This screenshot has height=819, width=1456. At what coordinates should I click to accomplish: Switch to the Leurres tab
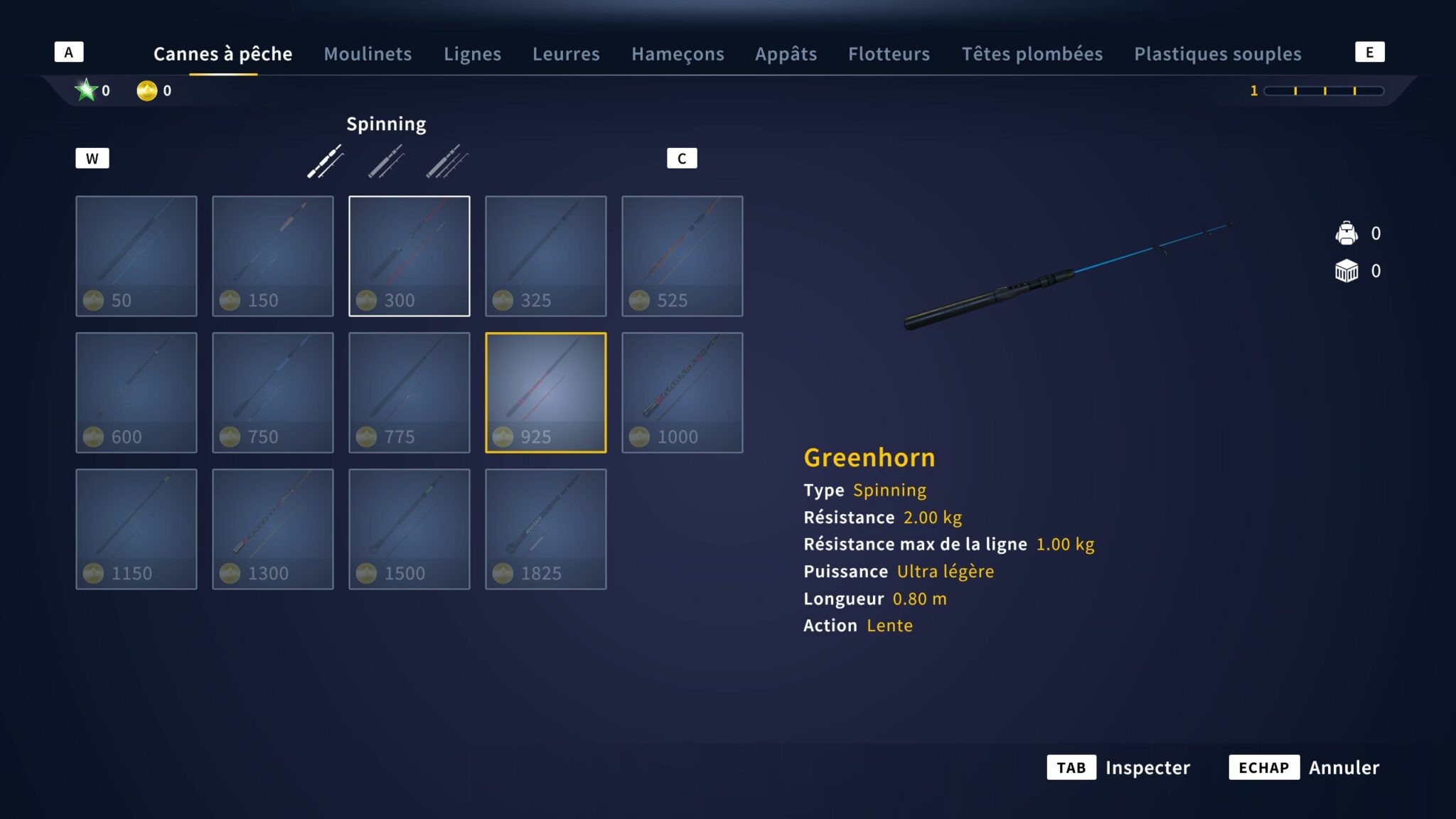point(566,53)
